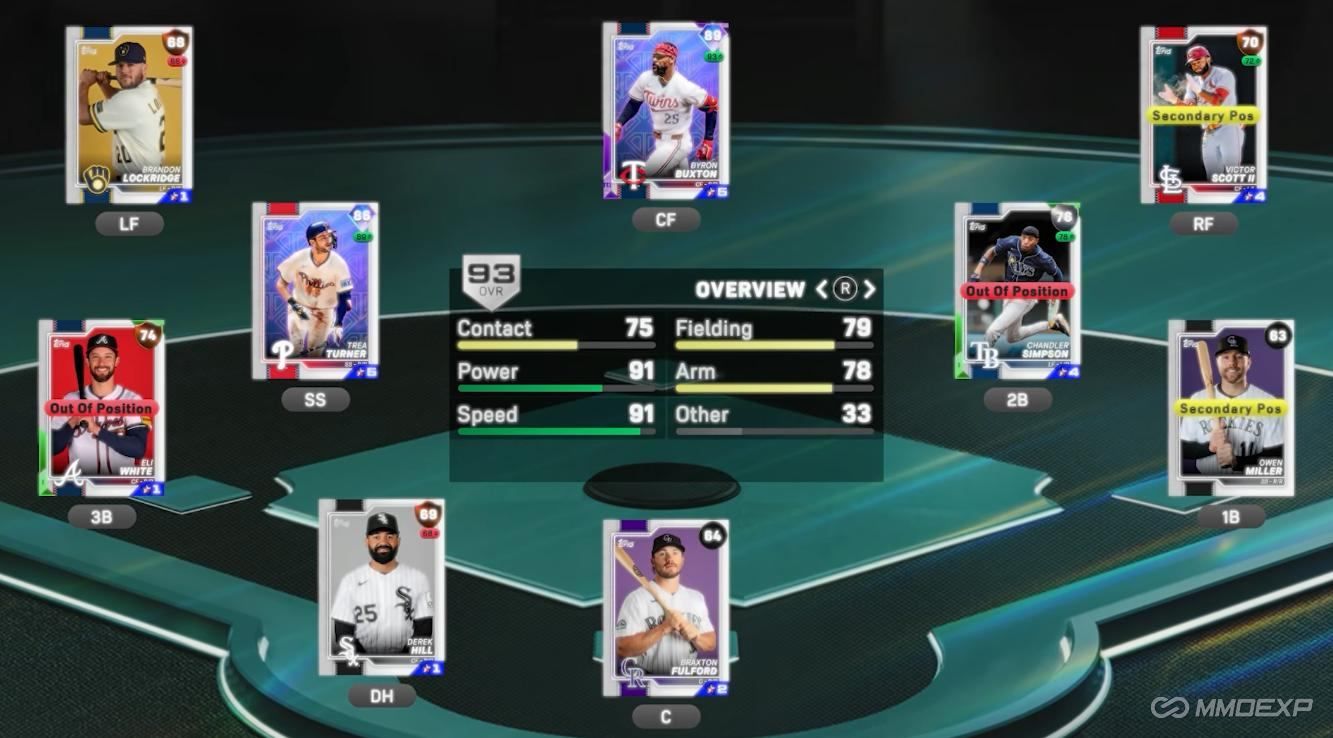Click the Brewers logo on Lockridge's card
The image size is (1333, 738).
click(97, 179)
